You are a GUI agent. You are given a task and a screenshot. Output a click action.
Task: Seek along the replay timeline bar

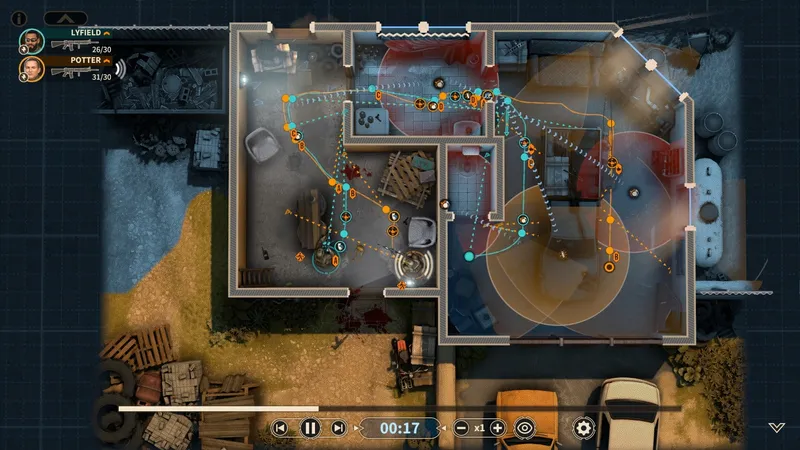click(400, 408)
